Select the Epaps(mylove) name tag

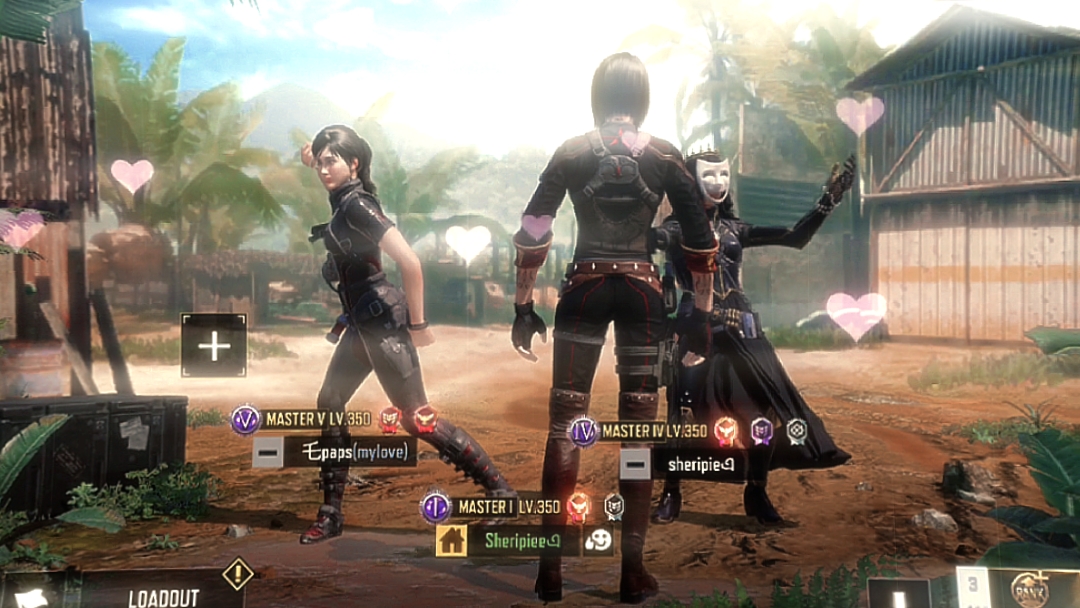pos(349,452)
